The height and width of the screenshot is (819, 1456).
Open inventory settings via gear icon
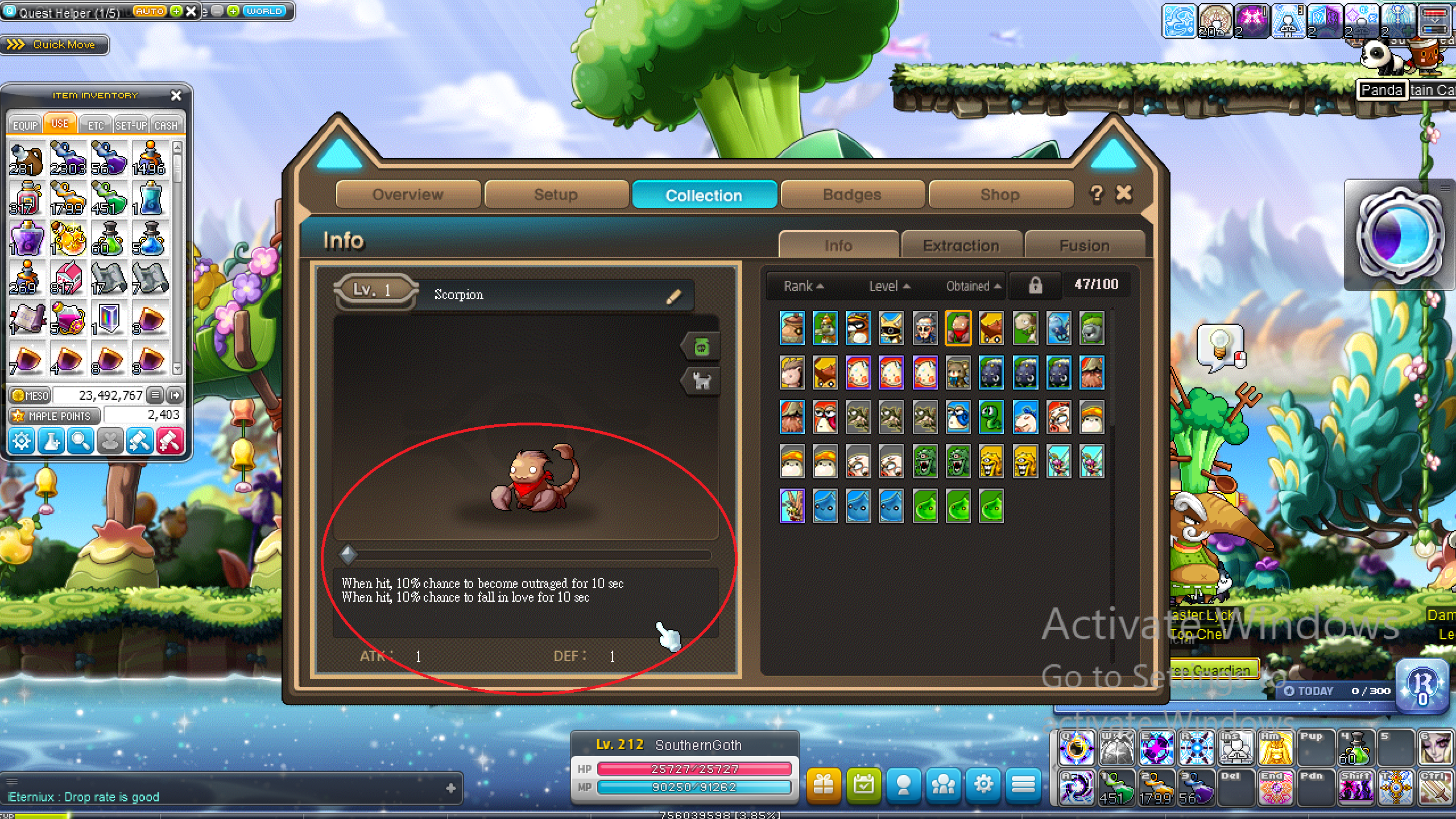pos(21,441)
